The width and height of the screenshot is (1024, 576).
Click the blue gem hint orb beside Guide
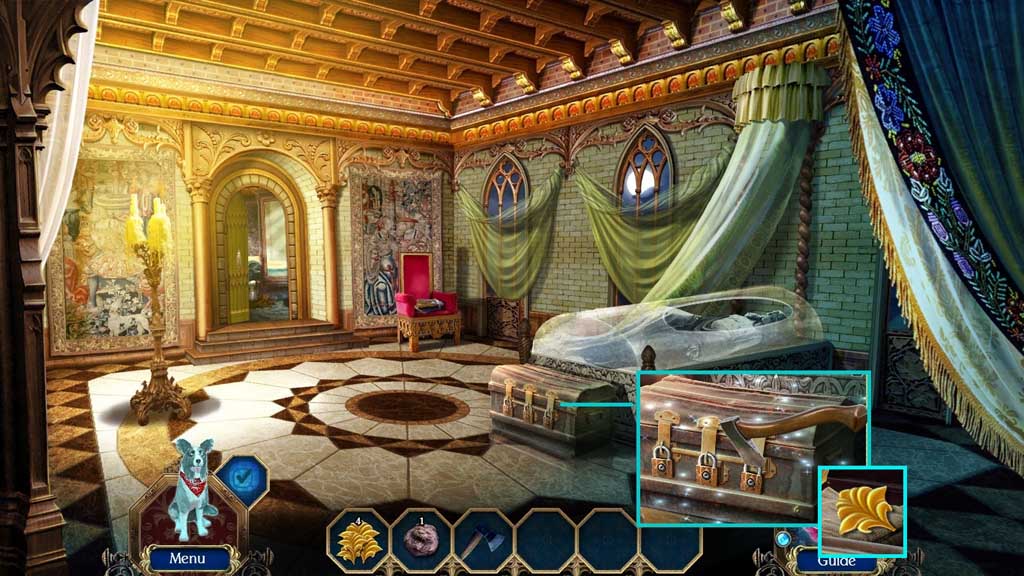click(782, 539)
